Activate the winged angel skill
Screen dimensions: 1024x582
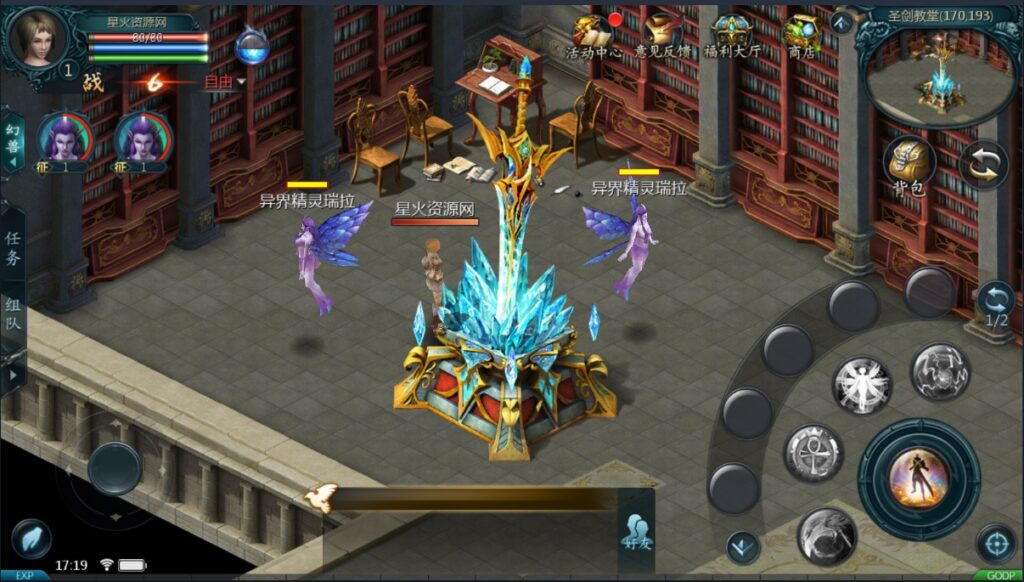861,384
